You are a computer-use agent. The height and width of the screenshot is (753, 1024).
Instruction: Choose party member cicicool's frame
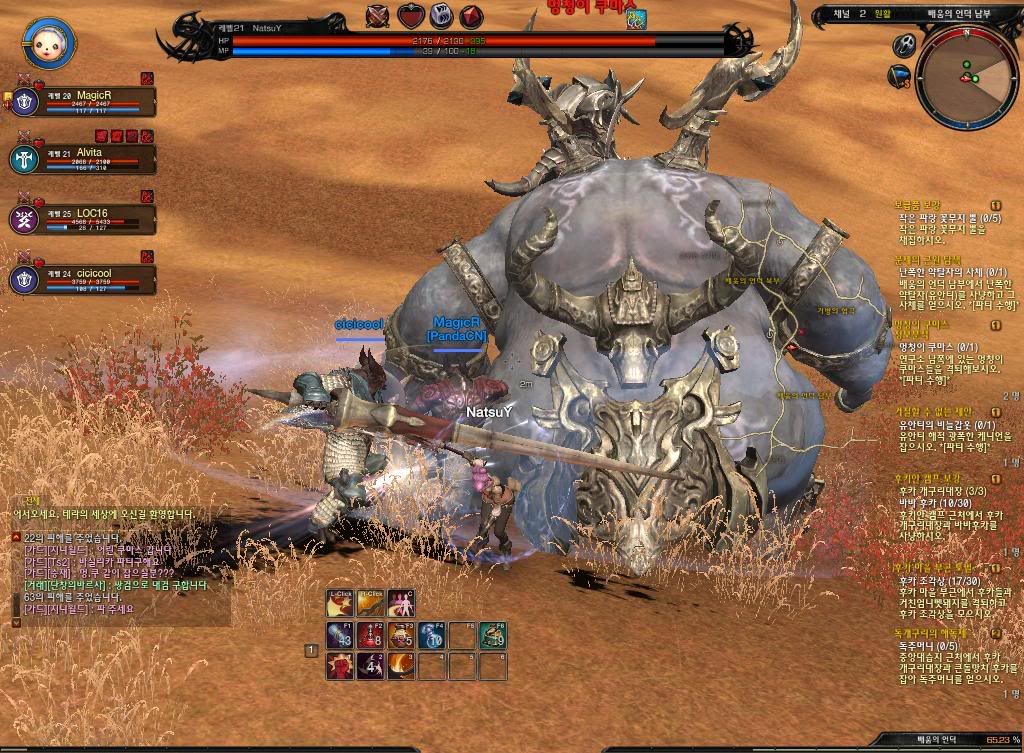84,278
